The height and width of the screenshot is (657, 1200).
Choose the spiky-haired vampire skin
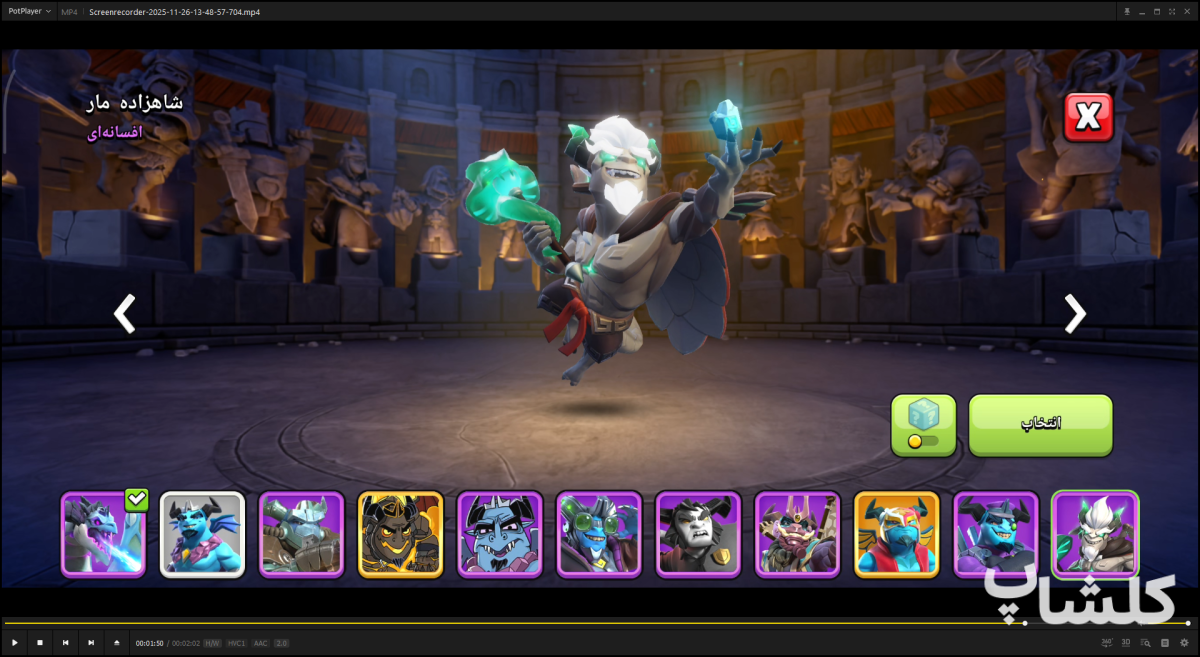[x=500, y=535]
